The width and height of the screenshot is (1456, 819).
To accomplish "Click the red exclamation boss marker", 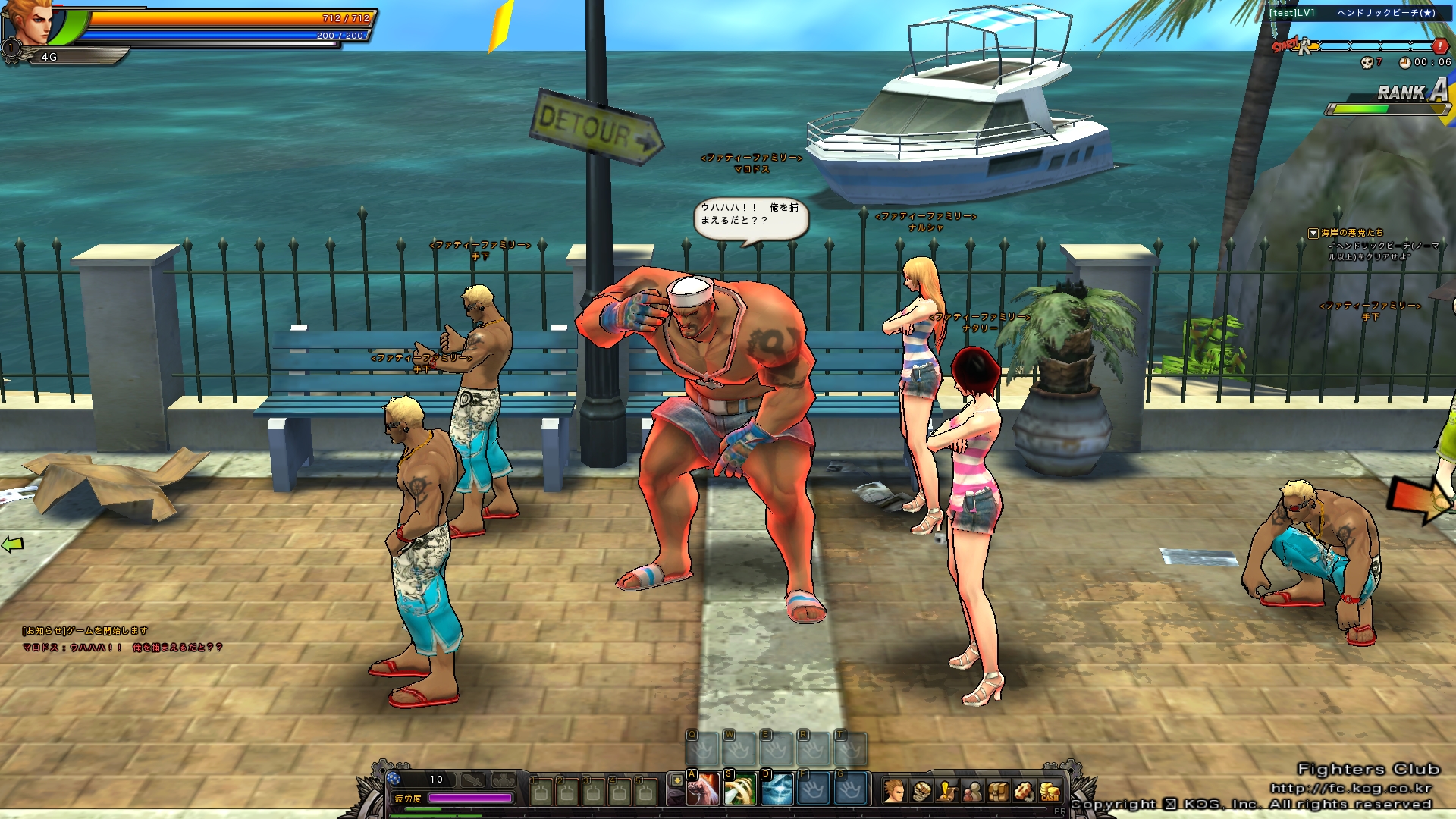I will click(1439, 46).
